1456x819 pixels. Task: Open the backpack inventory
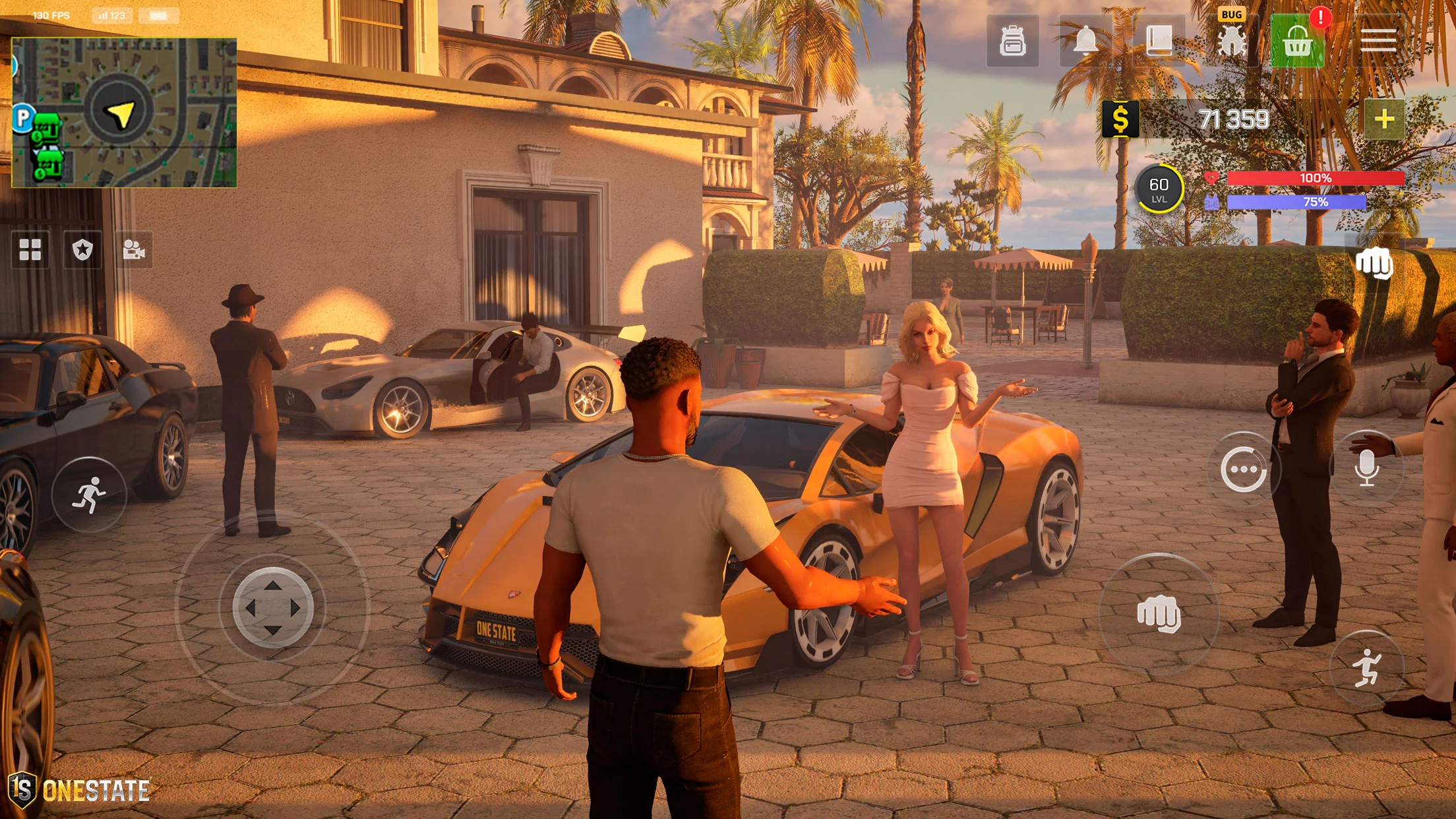tap(1012, 42)
